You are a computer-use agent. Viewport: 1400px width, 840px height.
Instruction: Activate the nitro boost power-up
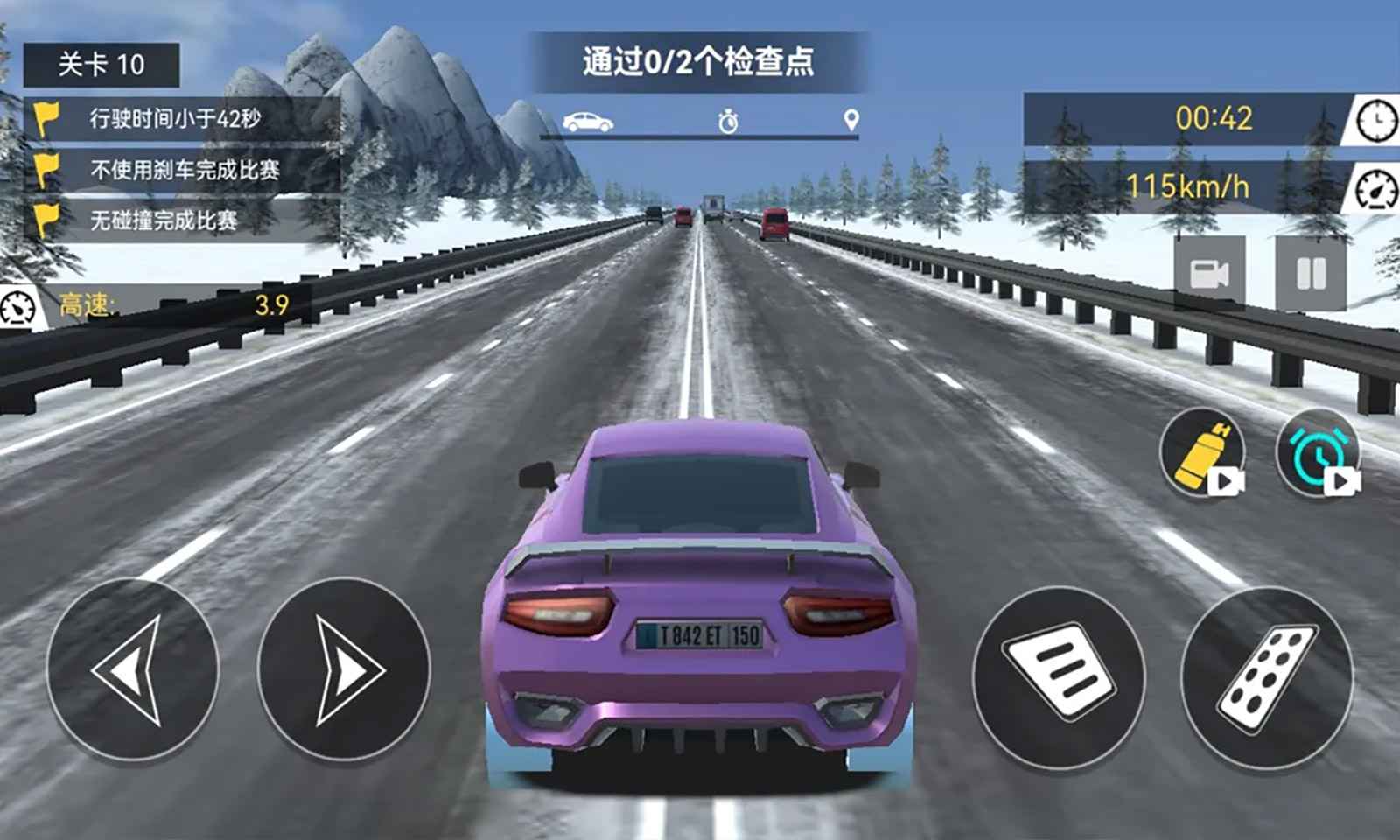point(1200,455)
